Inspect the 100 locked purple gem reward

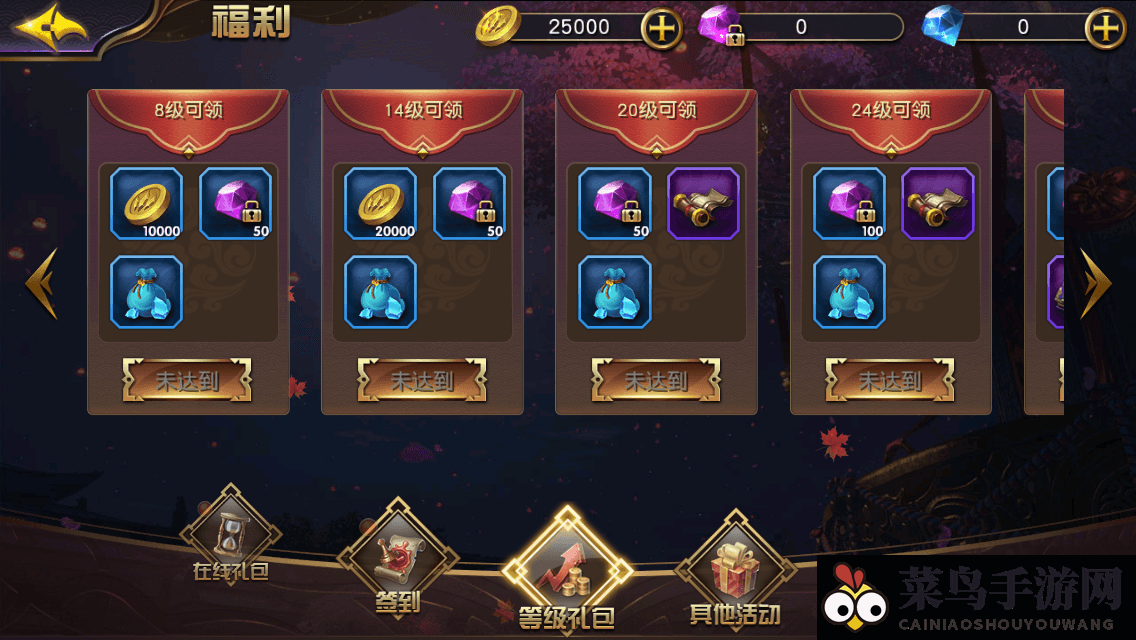(x=849, y=203)
